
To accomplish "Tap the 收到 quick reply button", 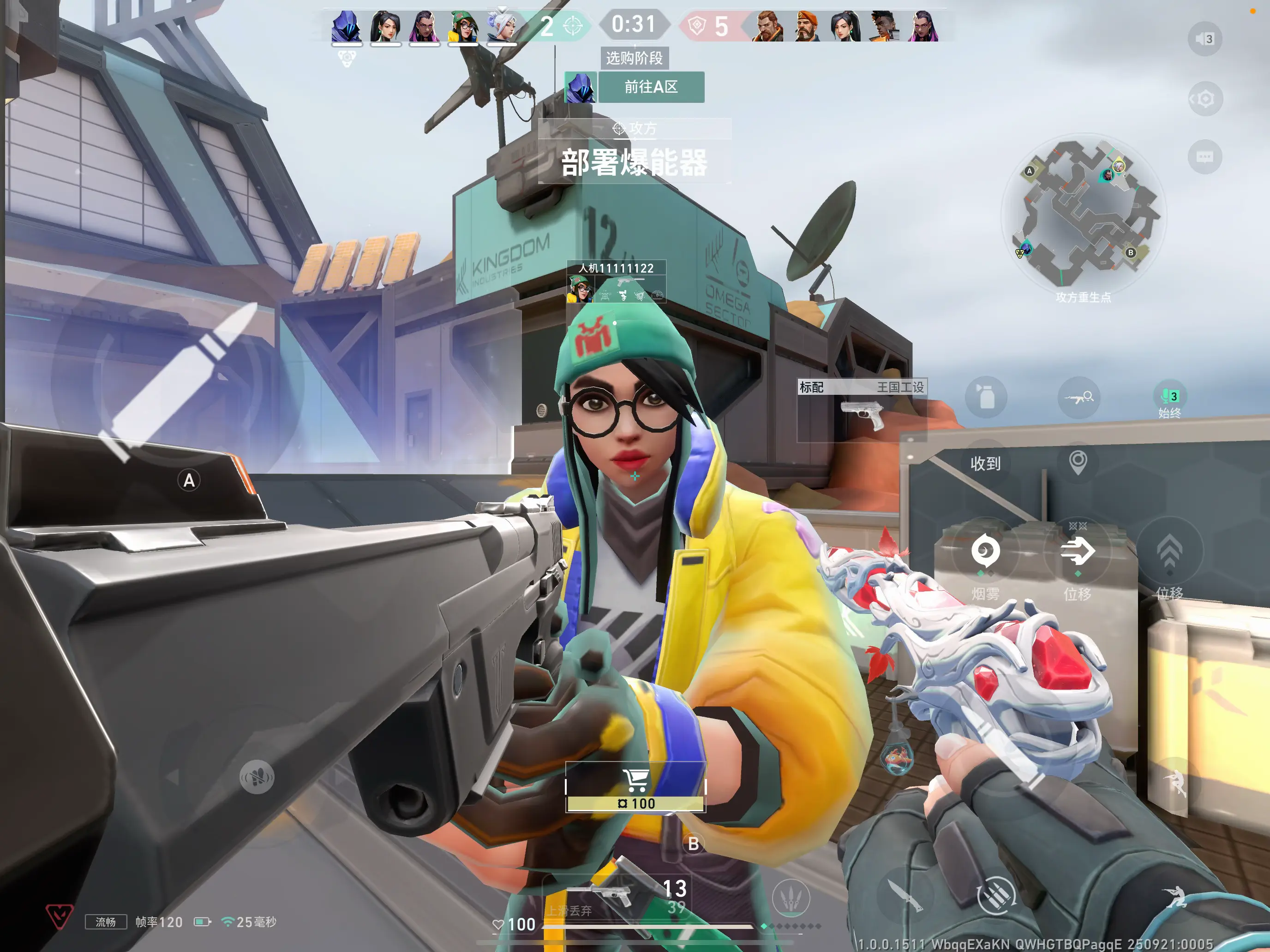I will coord(985,463).
